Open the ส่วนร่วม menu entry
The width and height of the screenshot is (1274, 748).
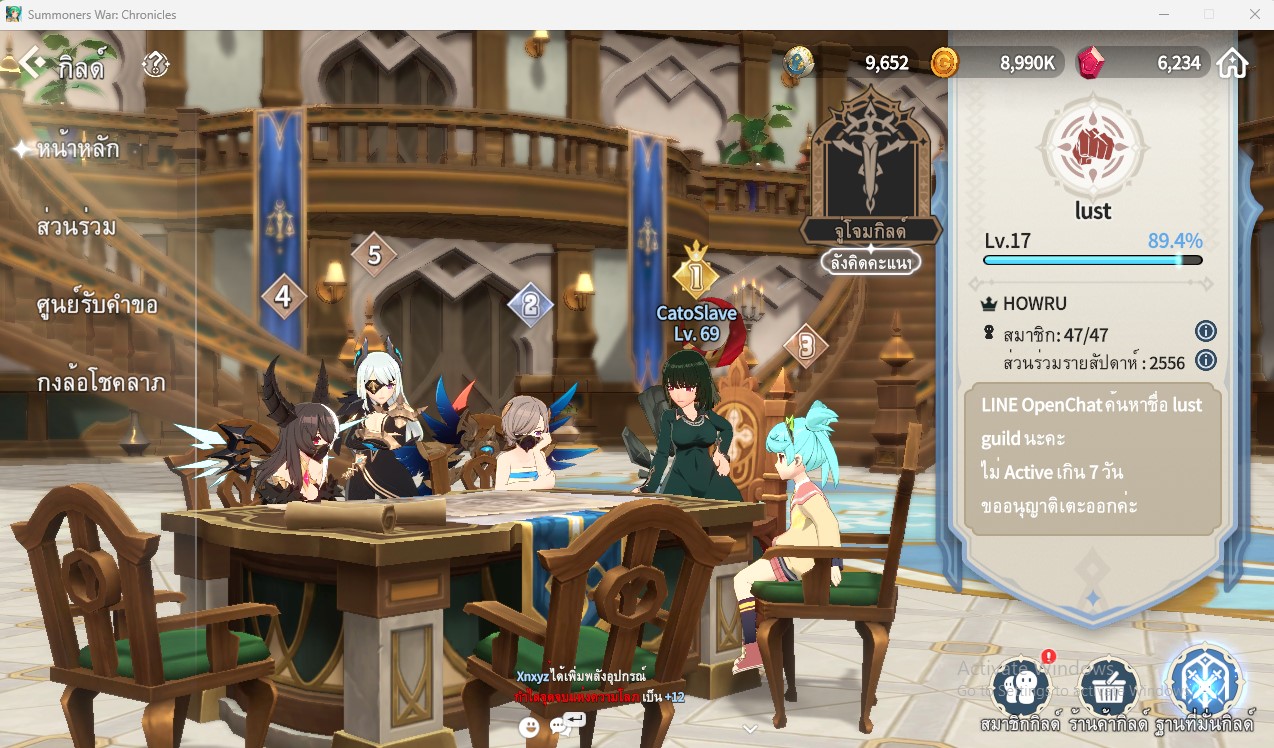(x=76, y=227)
